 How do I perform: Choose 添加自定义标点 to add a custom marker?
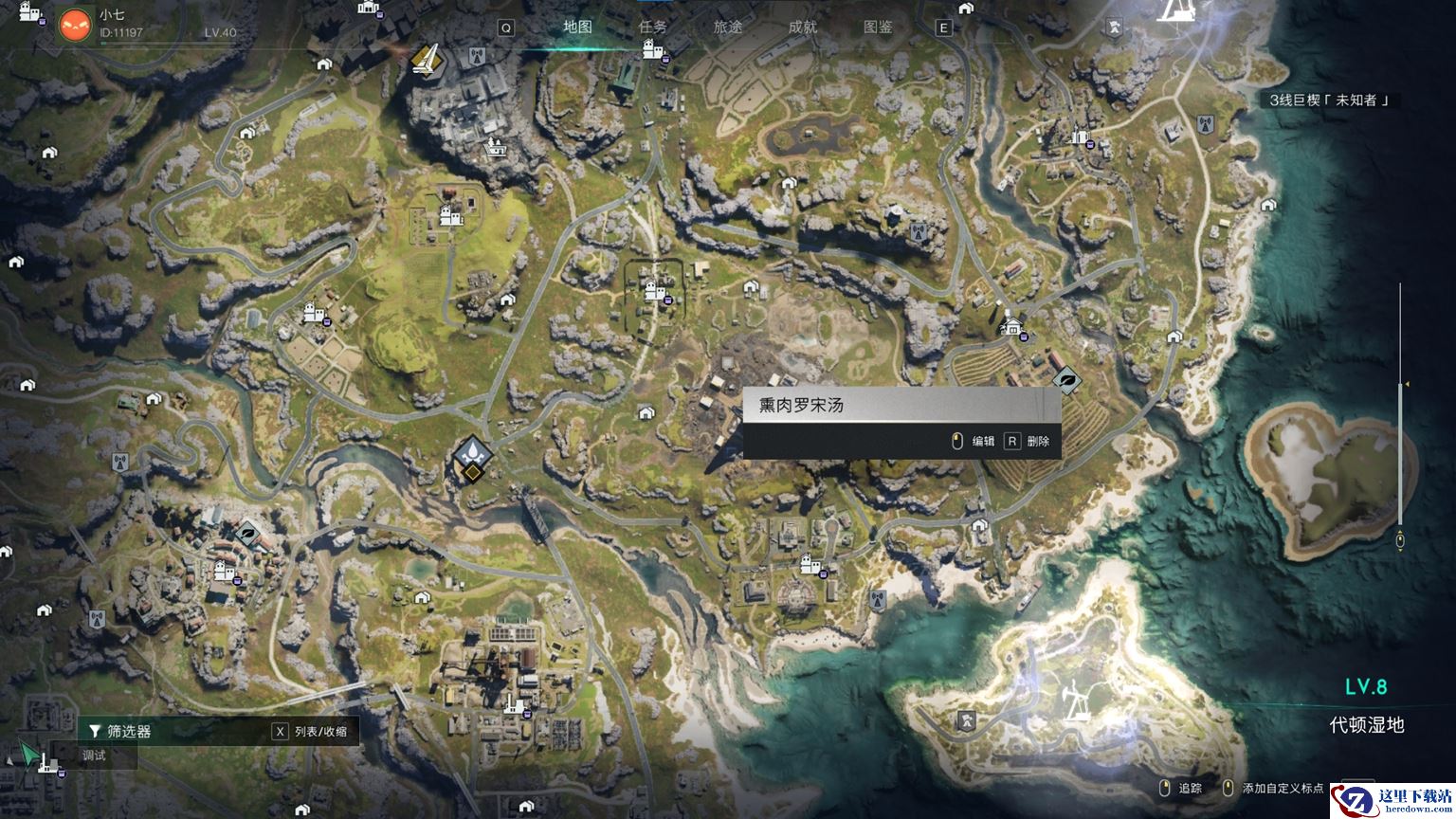pyautogui.click(x=1275, y=788)
